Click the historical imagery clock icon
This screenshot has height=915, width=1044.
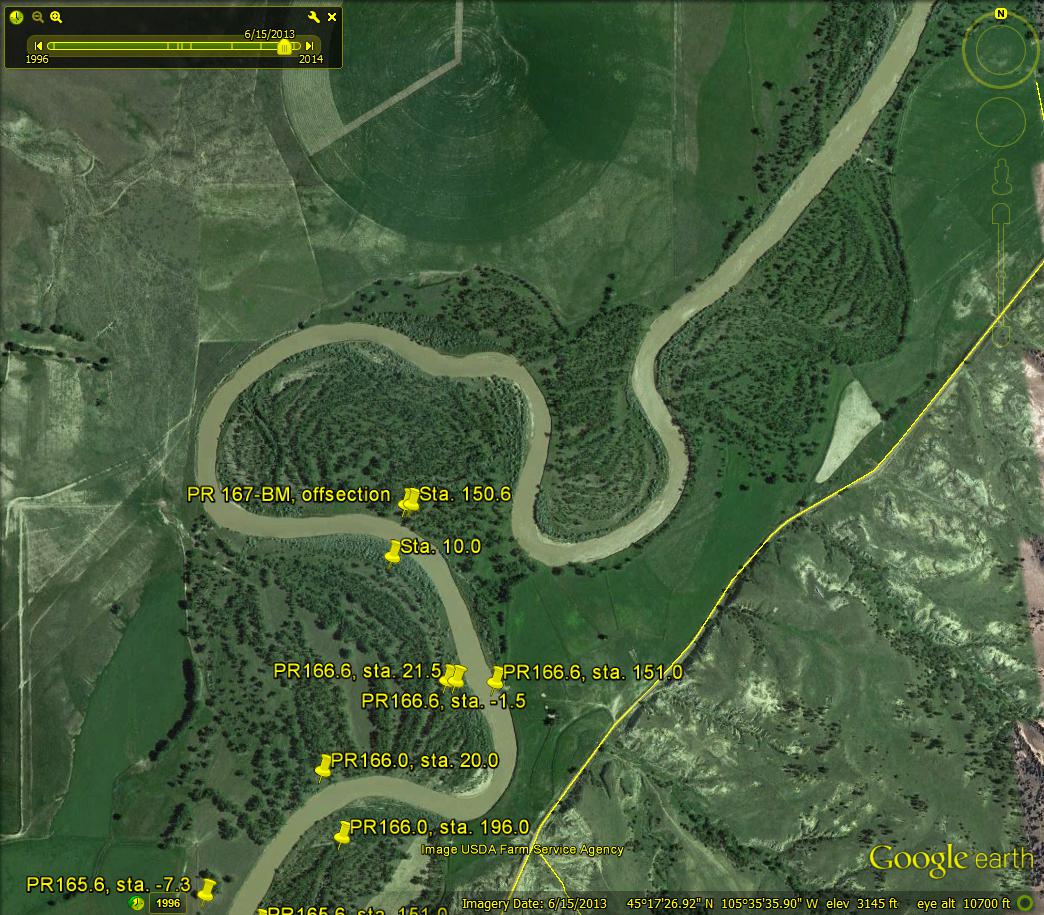17,17
